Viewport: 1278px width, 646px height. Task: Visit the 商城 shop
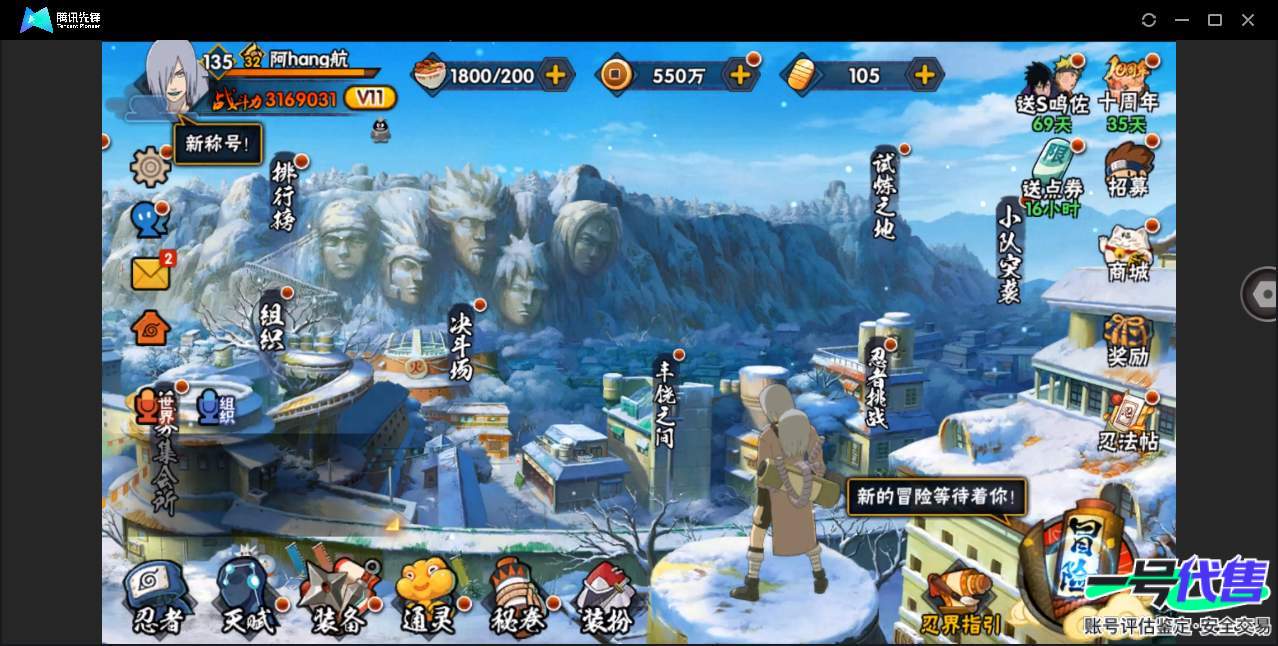tap(1129, 254)
